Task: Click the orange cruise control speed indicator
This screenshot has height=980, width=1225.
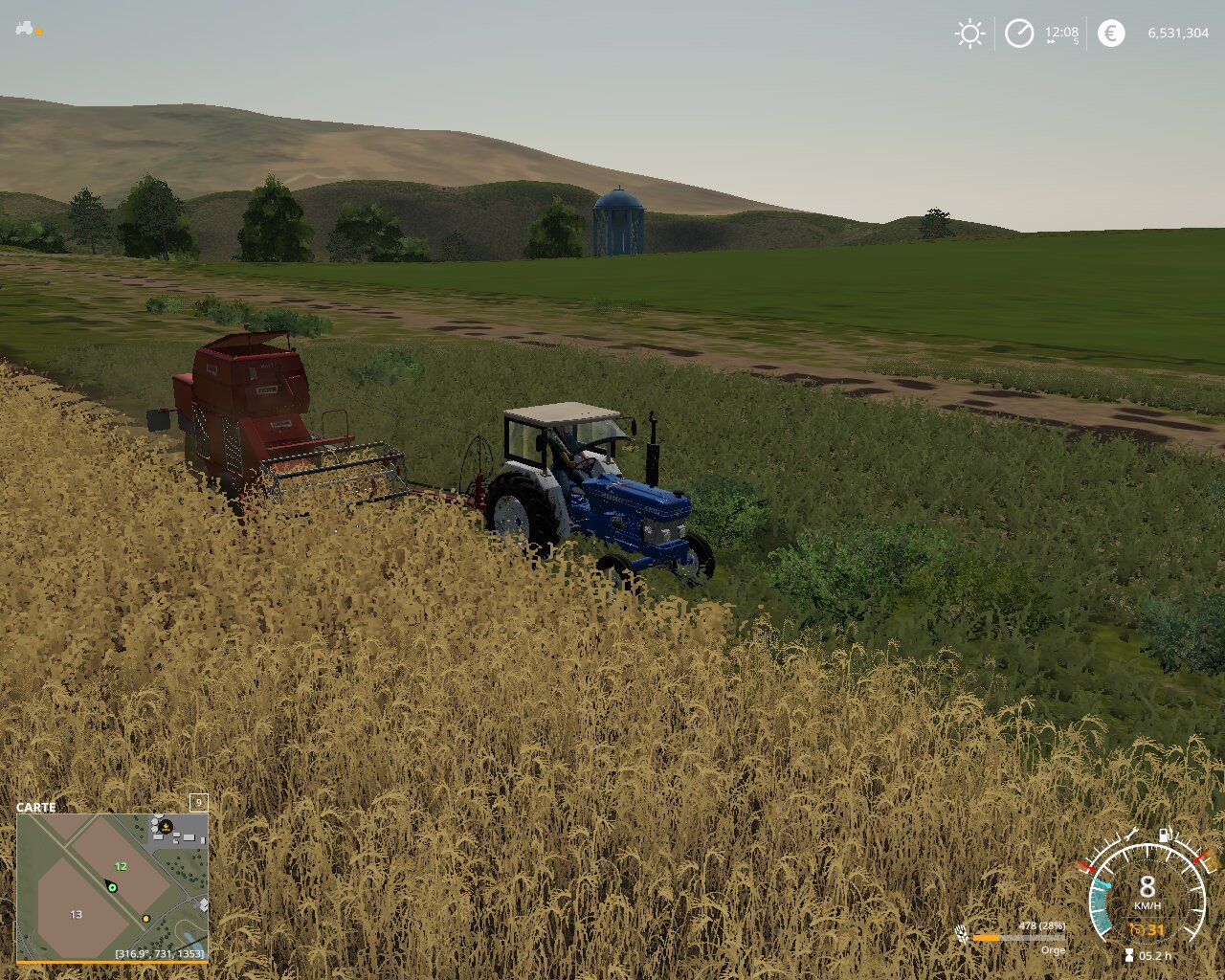Action: click(1147, 930)
